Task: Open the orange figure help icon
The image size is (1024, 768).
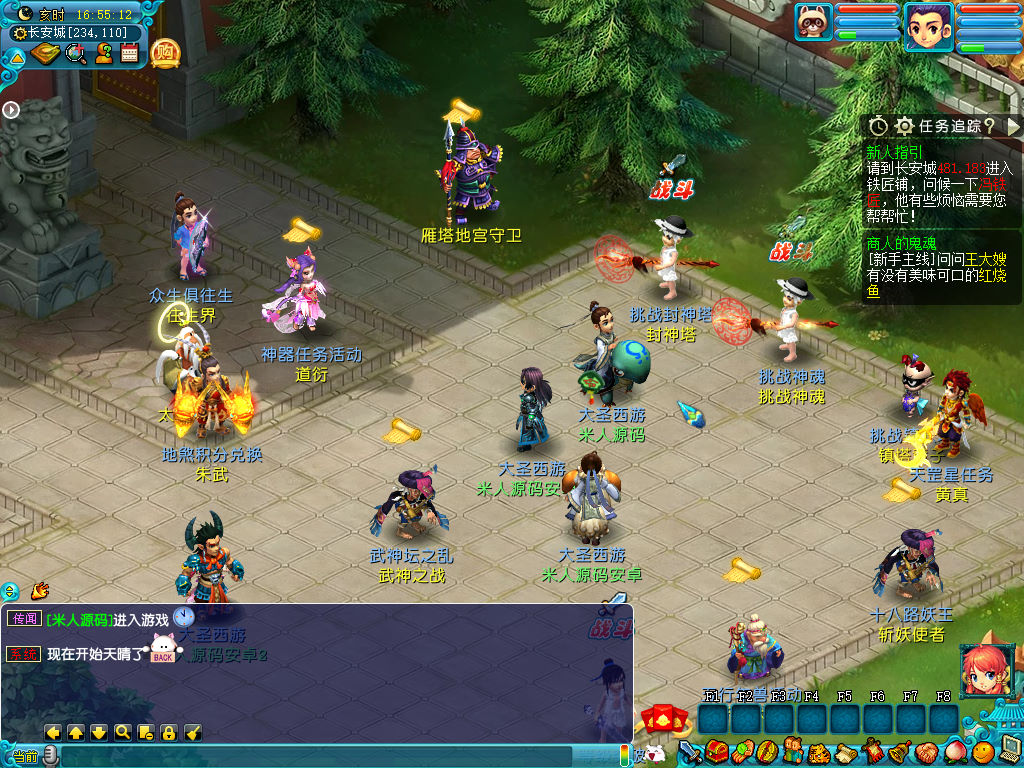Action: click(103, 53)
